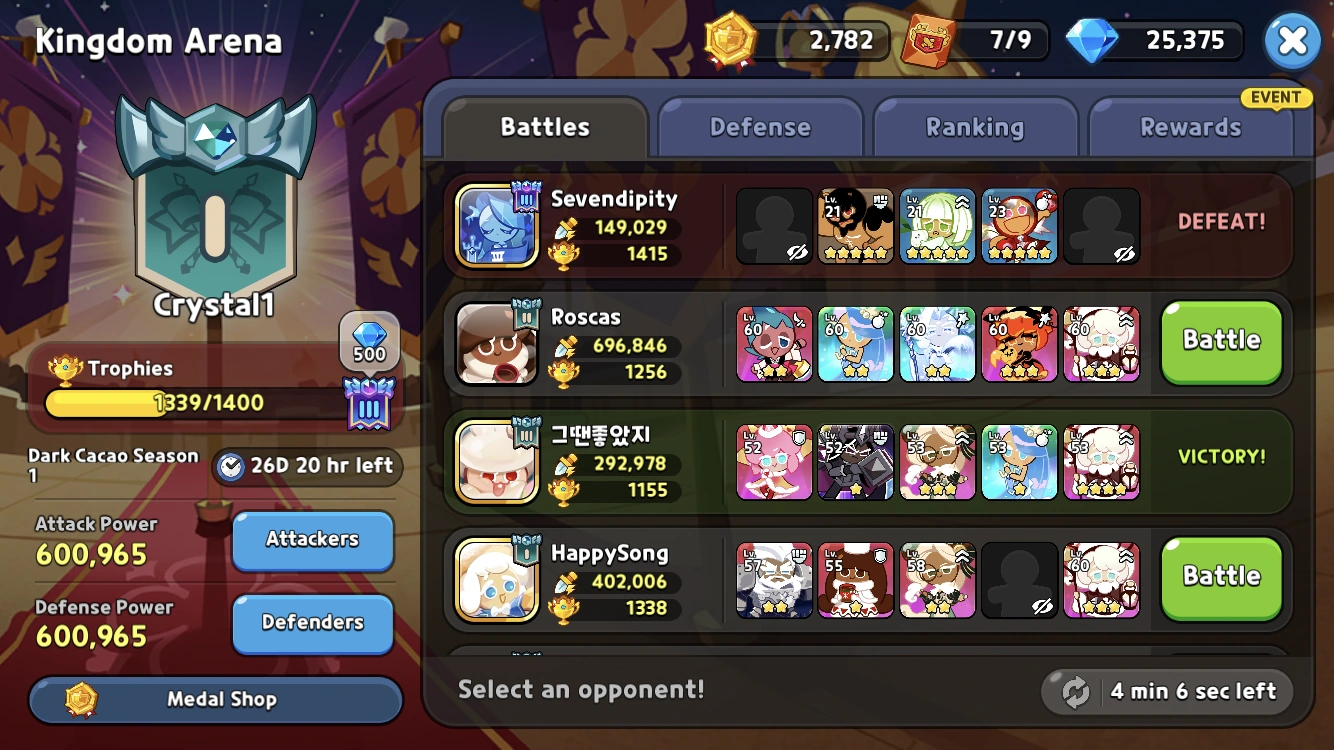The height and width of the screenshot is (750, 1334).
Task: Switch to the Defense tab
Action: pos(760,127)
